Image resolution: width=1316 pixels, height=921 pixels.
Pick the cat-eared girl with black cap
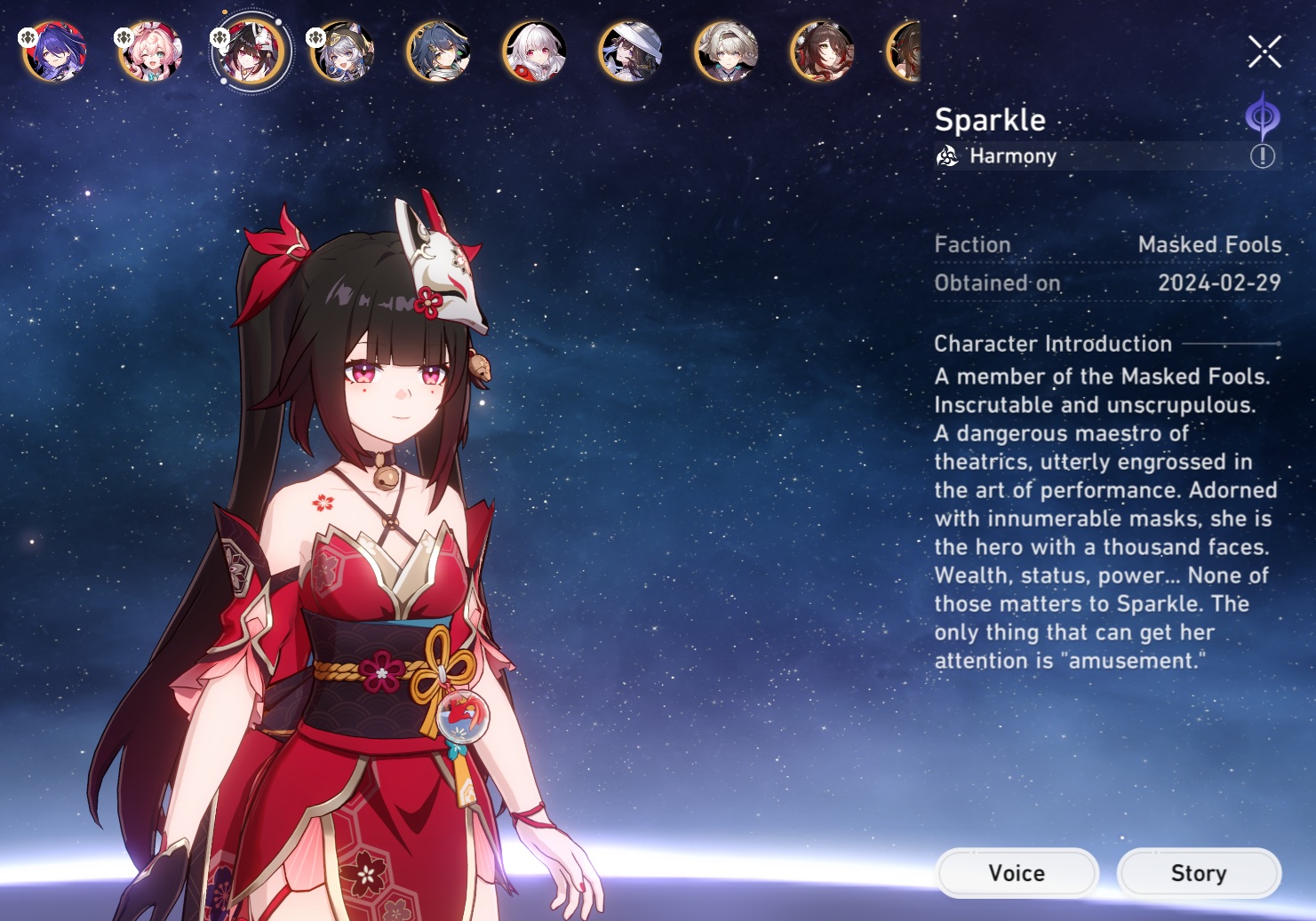click(343, 52)
